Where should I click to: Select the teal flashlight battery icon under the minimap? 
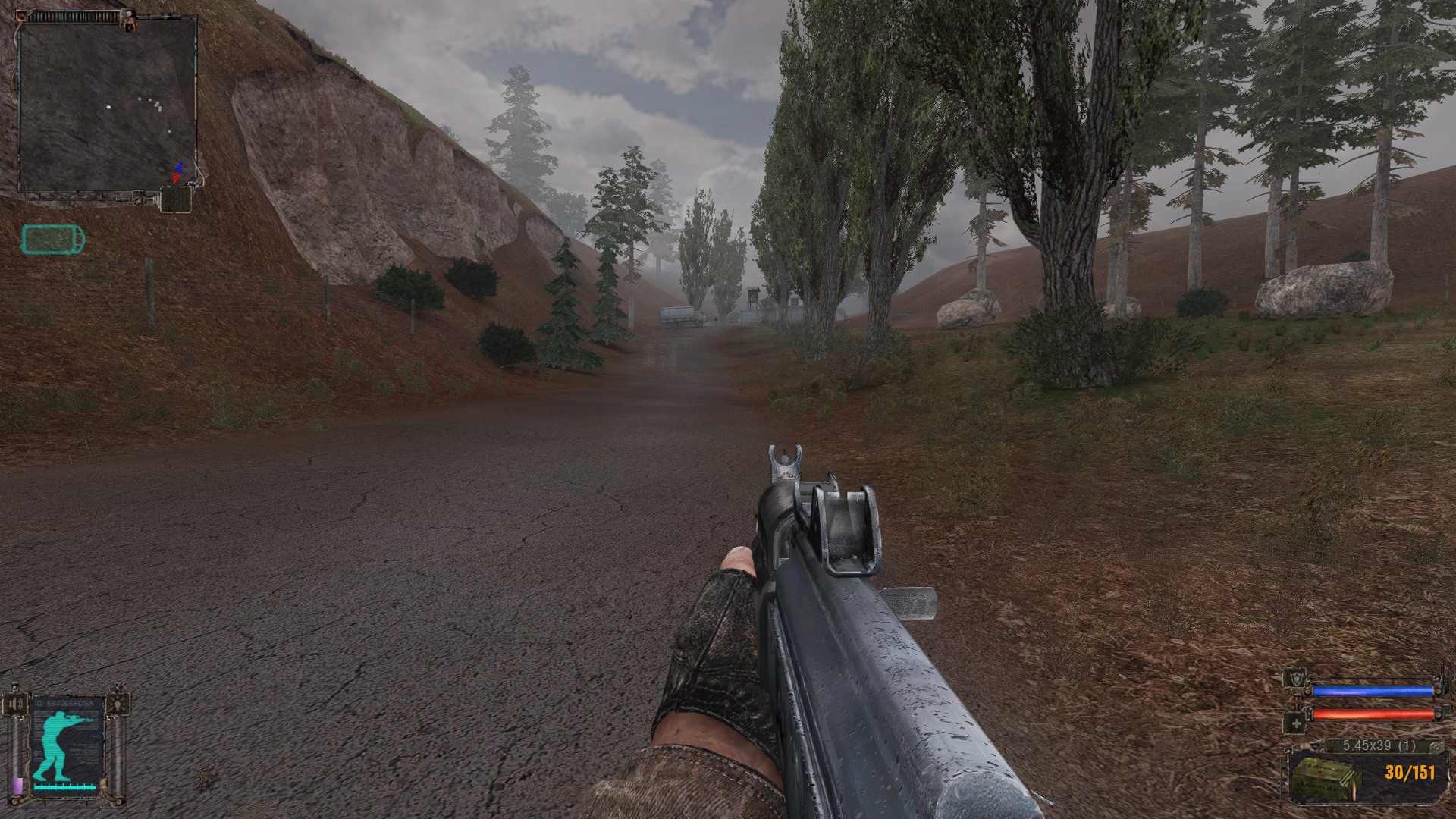(53, 240)
